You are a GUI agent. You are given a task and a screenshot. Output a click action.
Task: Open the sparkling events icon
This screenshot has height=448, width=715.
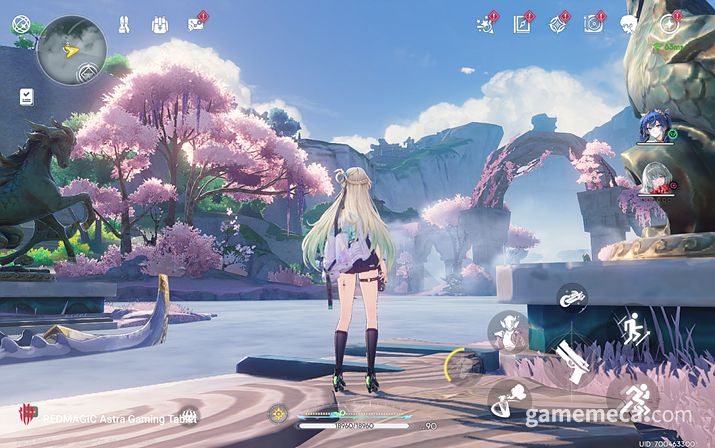[x=486, y=24]
